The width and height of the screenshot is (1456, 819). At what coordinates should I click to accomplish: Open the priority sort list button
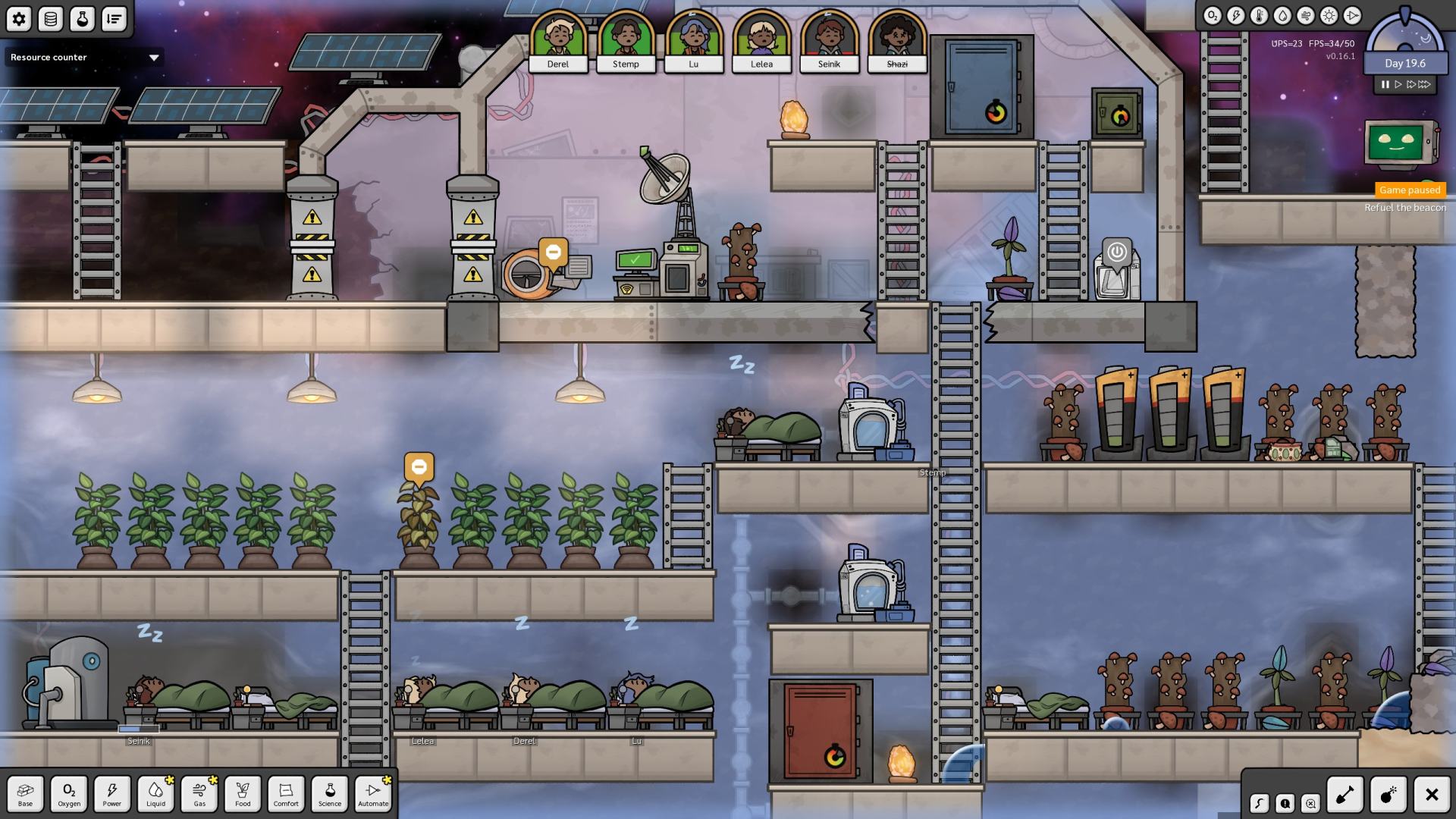coord(114,19)
